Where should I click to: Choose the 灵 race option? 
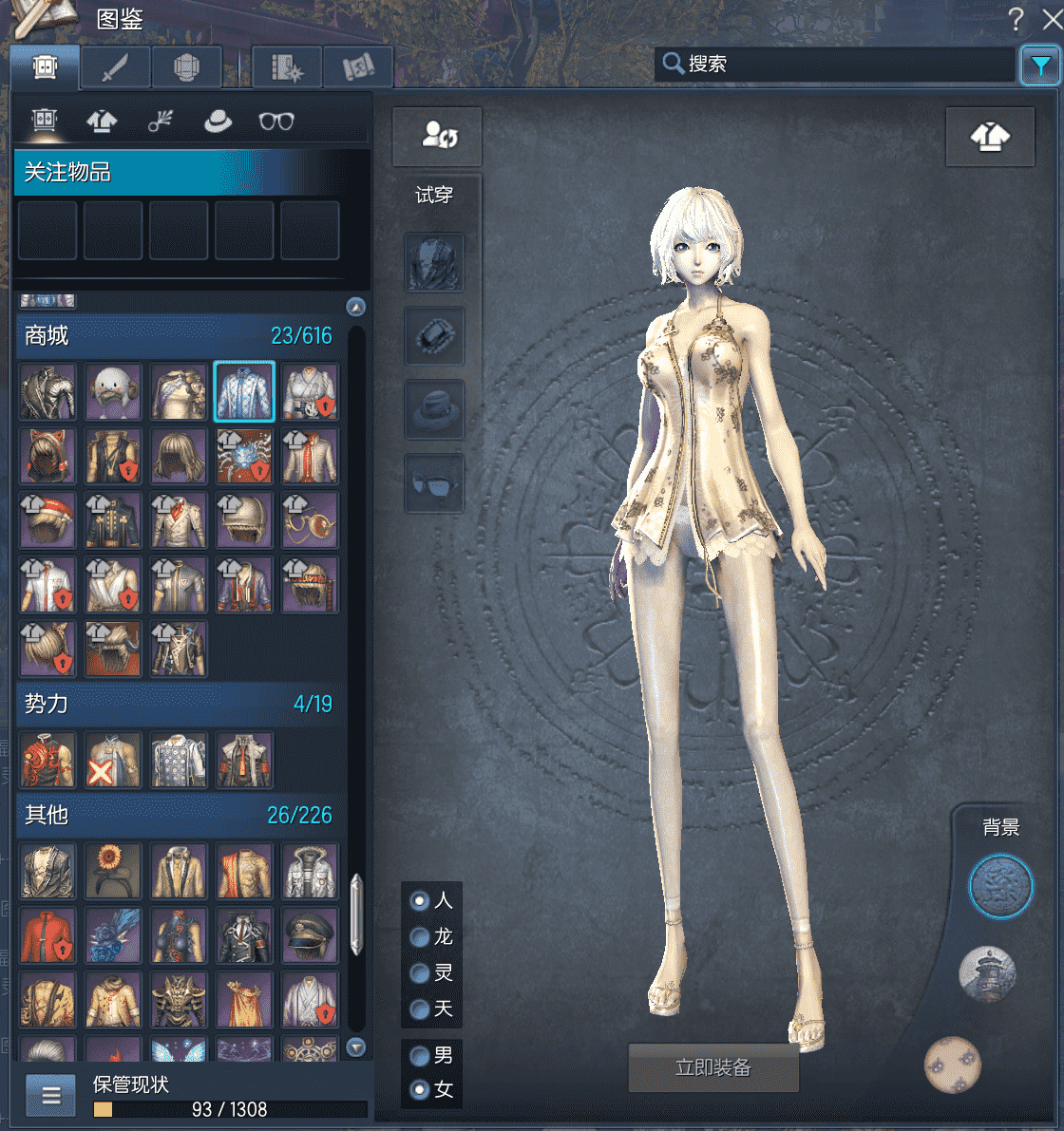pos(420,973)
